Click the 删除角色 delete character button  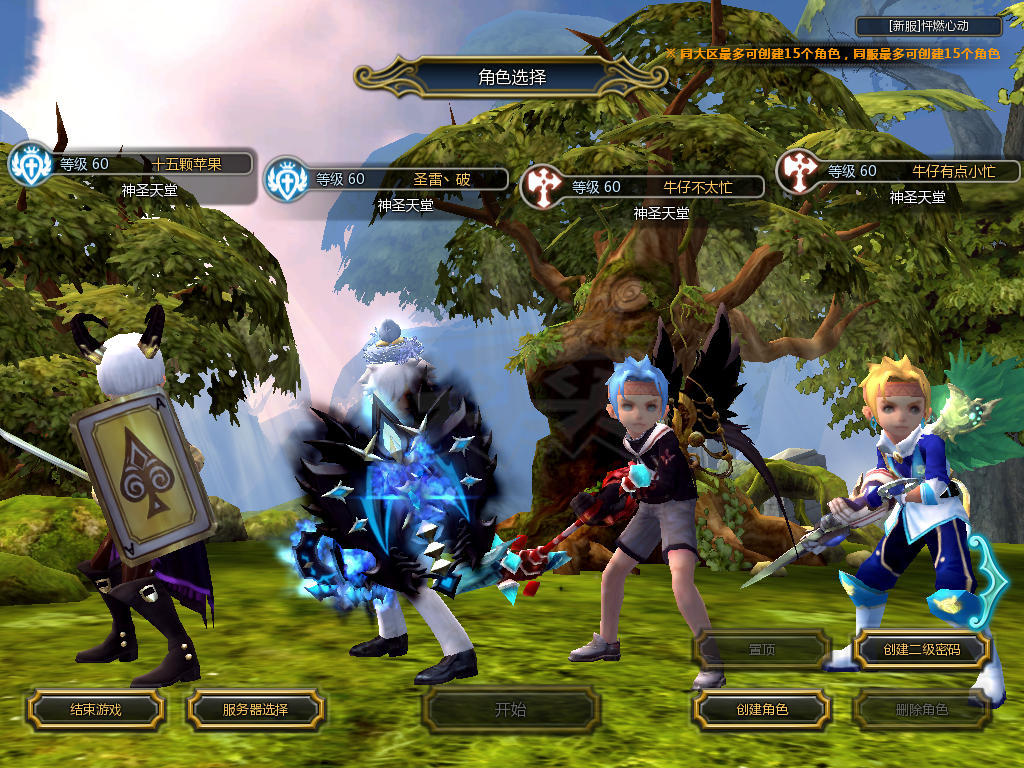[921, 710]
